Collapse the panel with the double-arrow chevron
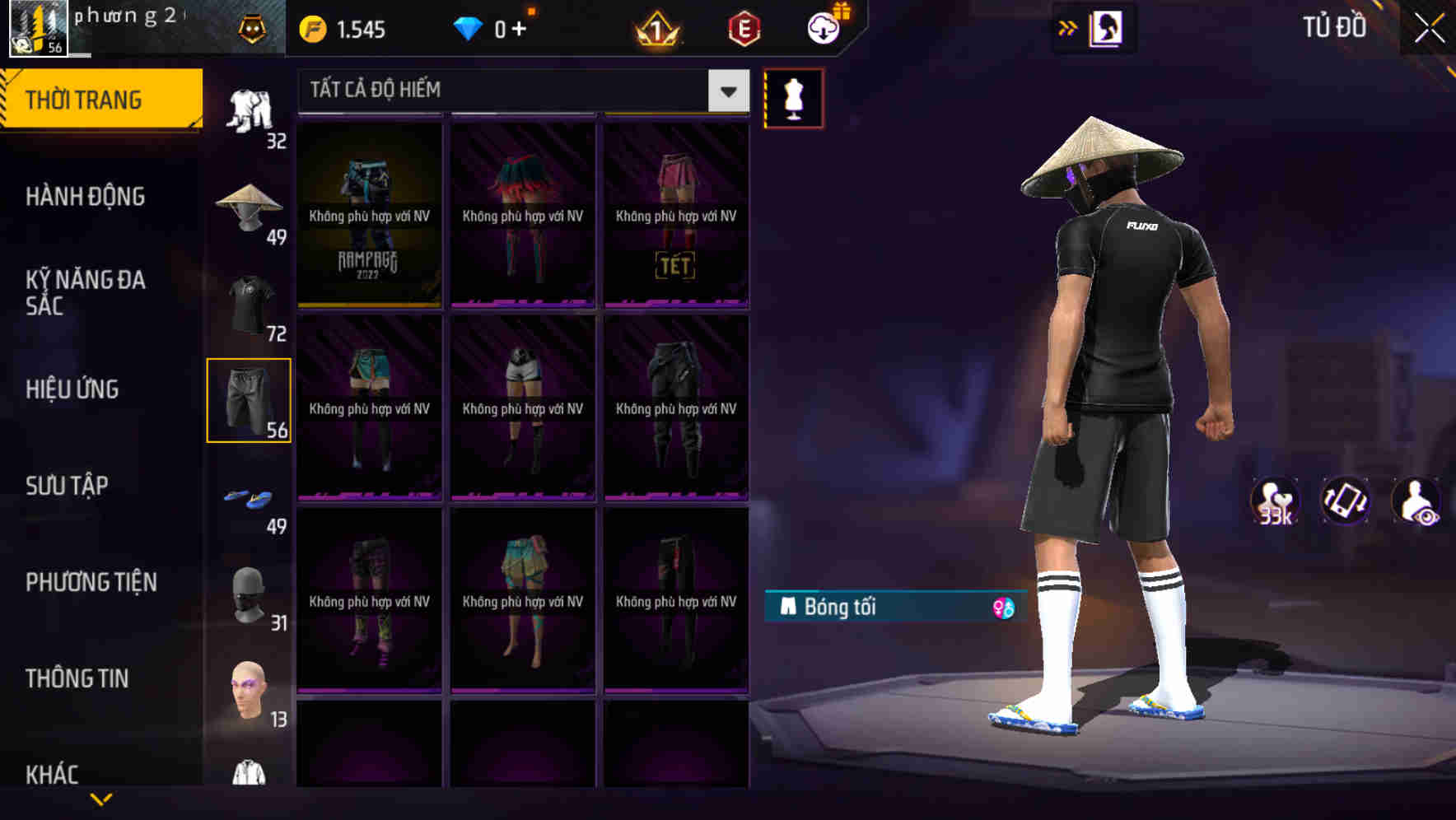This screenshot has width=1456, height=820. pos(1068,27)
